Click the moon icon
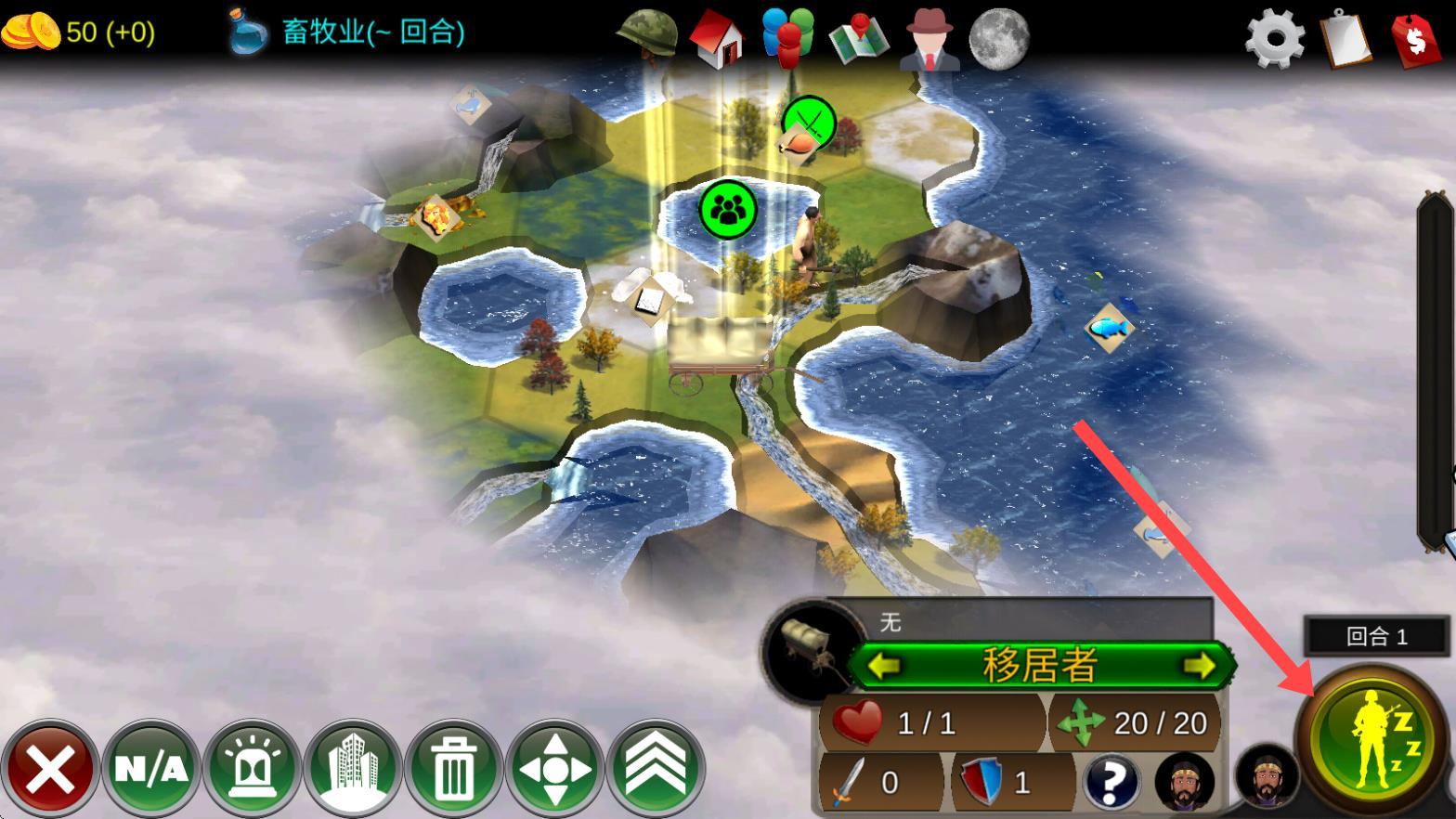This screenshot has height=819, width=1456. (x=999, y=39)
